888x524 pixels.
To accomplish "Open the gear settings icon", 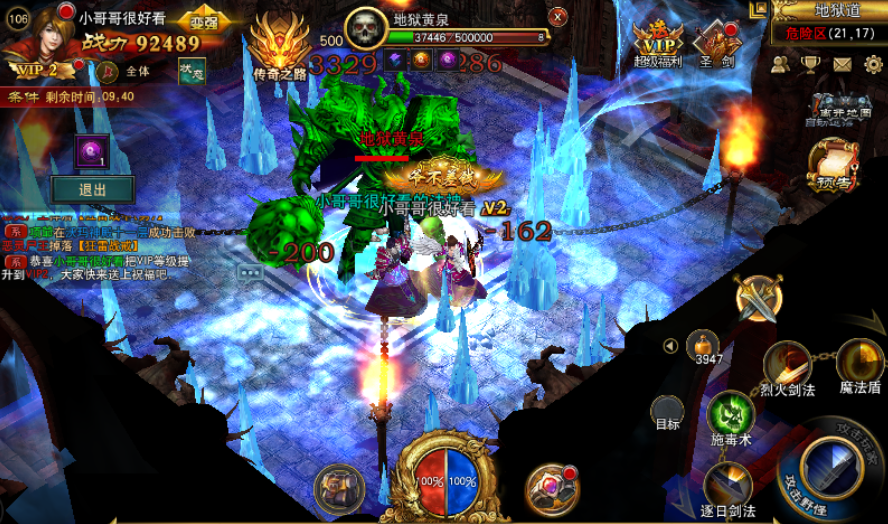I will click(x=872, y=65).
